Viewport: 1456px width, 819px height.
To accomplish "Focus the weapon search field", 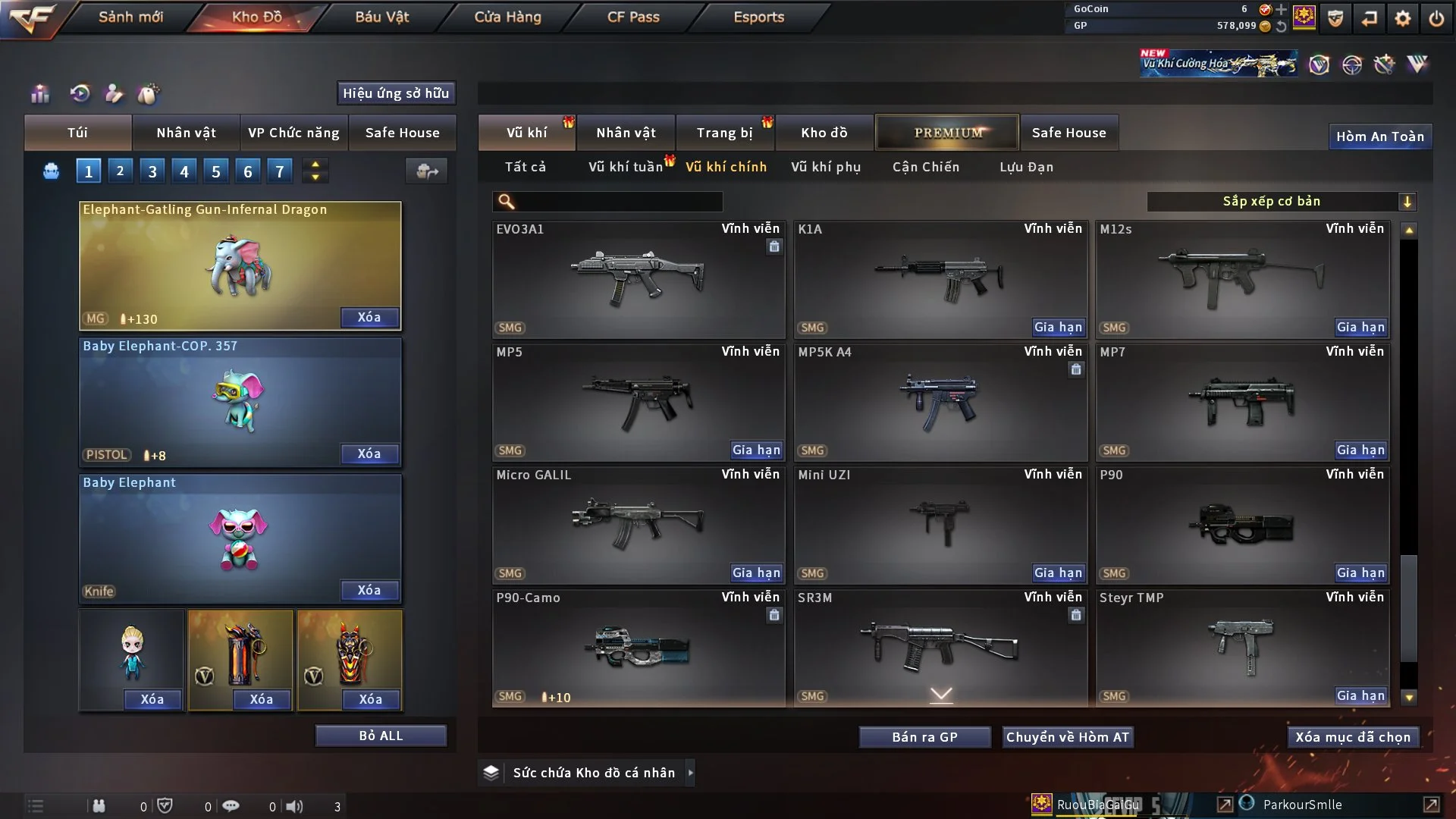I will coord(618,202).
